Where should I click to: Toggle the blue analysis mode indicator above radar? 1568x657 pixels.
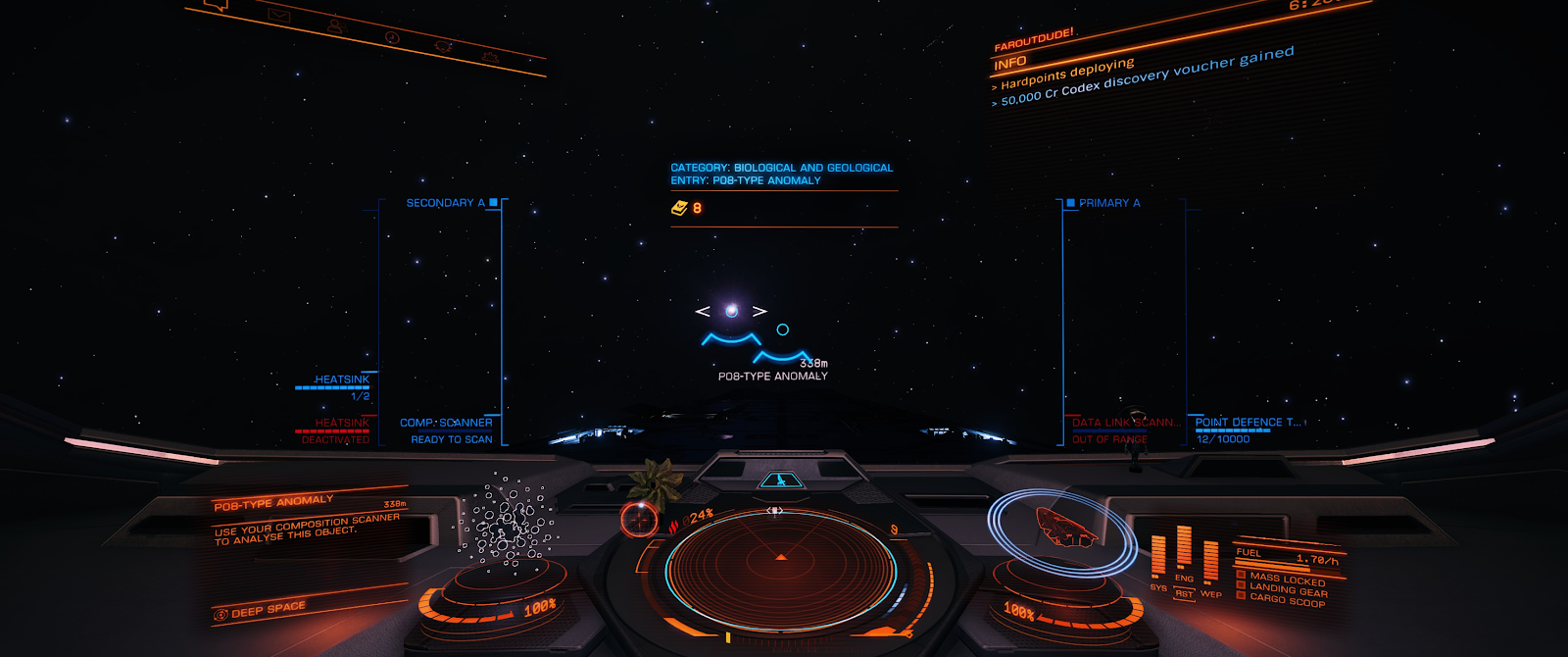tap(780, 480)
